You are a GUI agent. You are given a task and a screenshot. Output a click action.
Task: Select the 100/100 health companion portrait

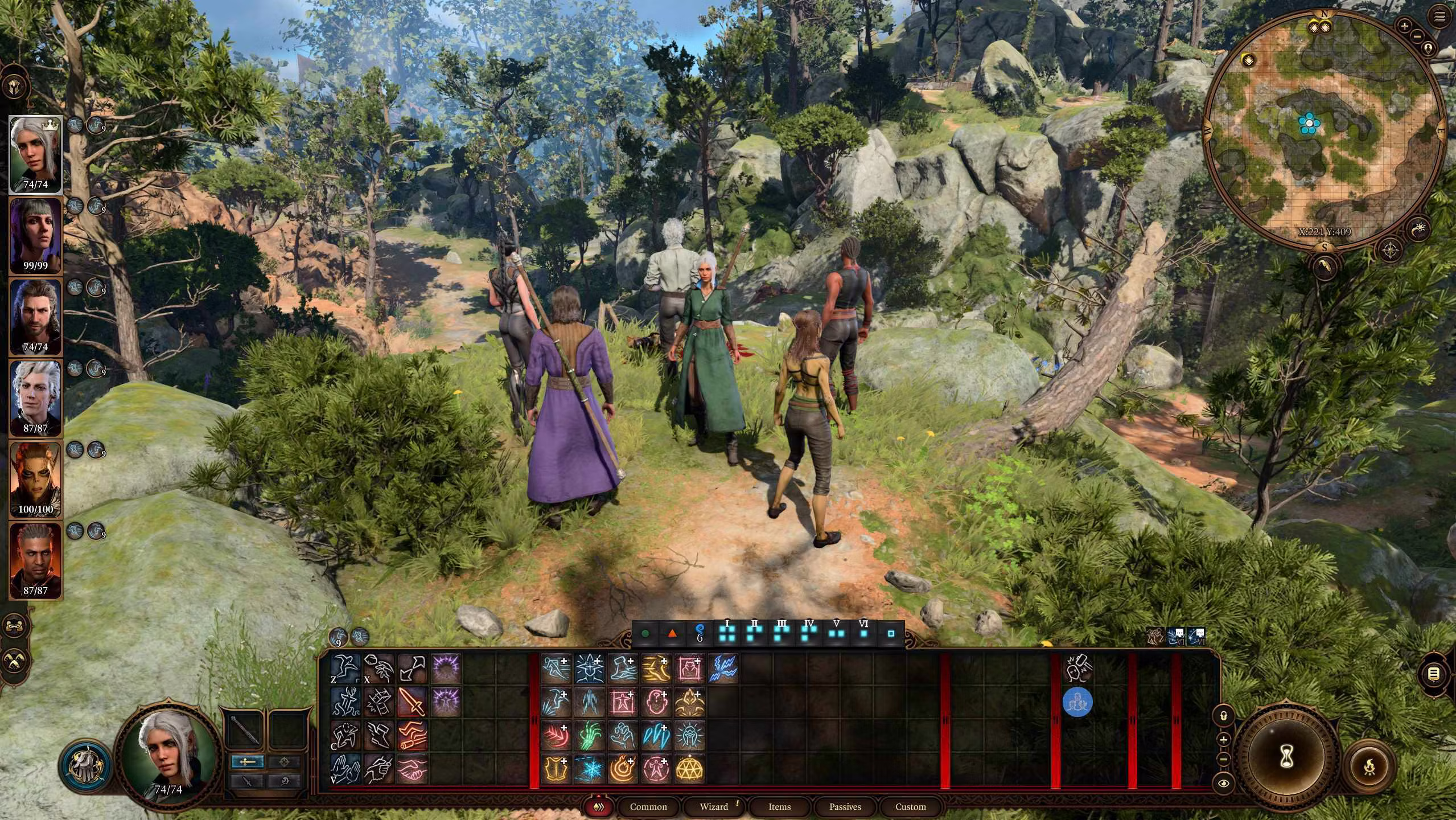tap(35, 479)
